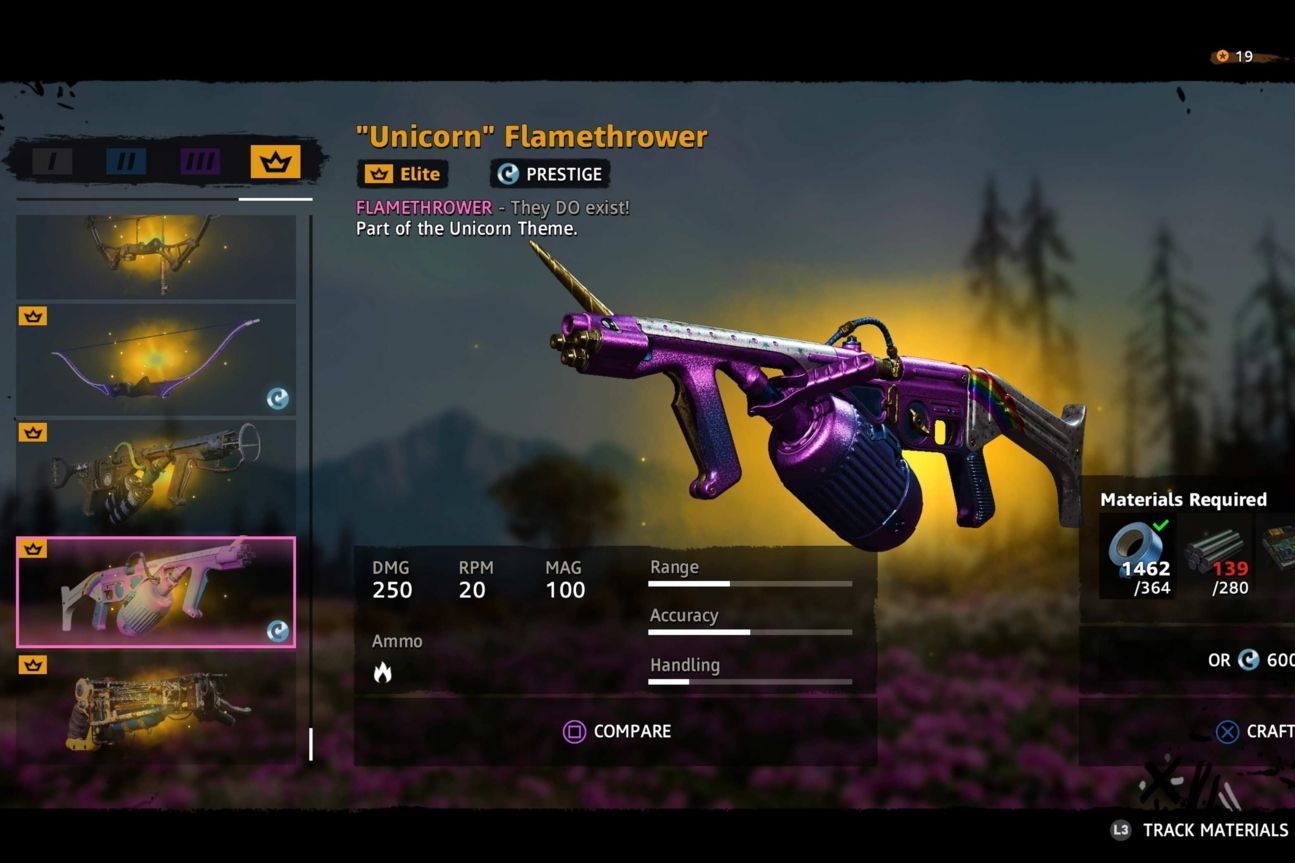1295x863 pixels.
Task: Select weapon tier I tab
Action: 53,159
